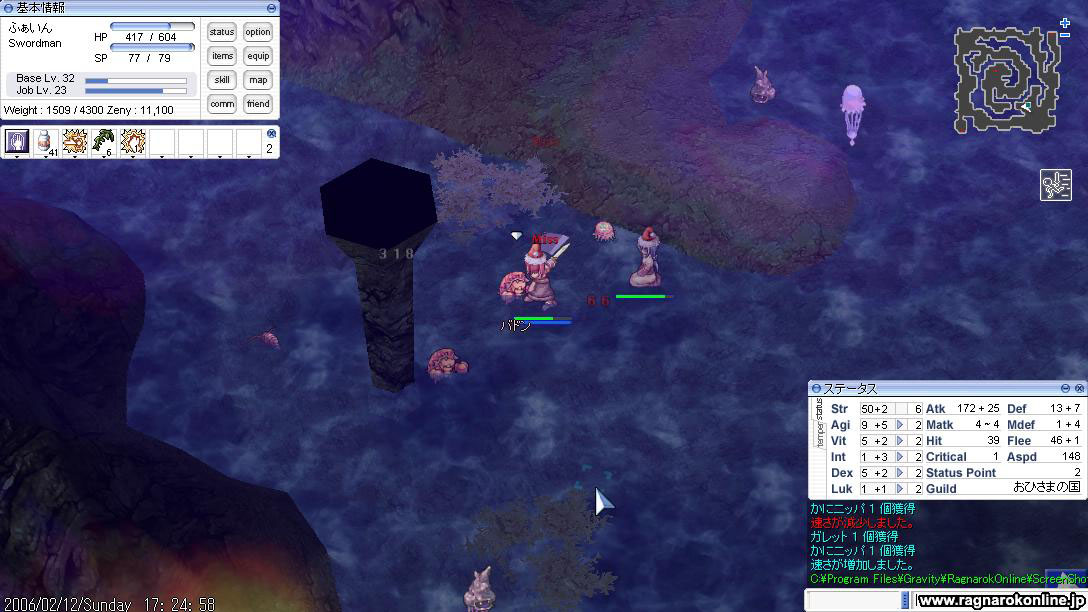
Task: Open the friend list
Action: click(x=258, y=104)
